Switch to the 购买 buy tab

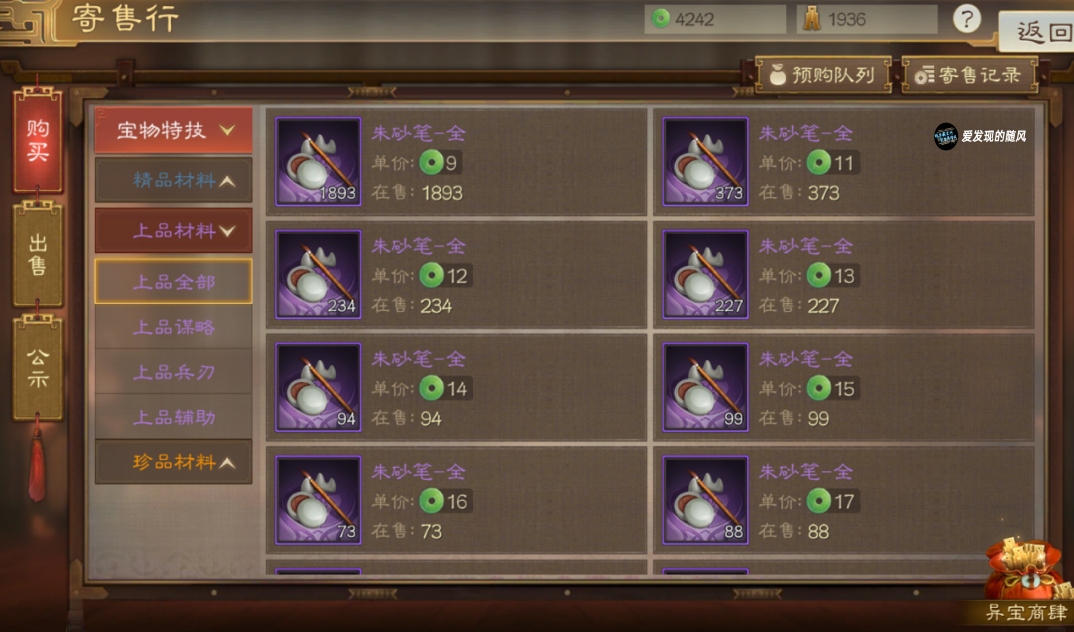point(38,141)
